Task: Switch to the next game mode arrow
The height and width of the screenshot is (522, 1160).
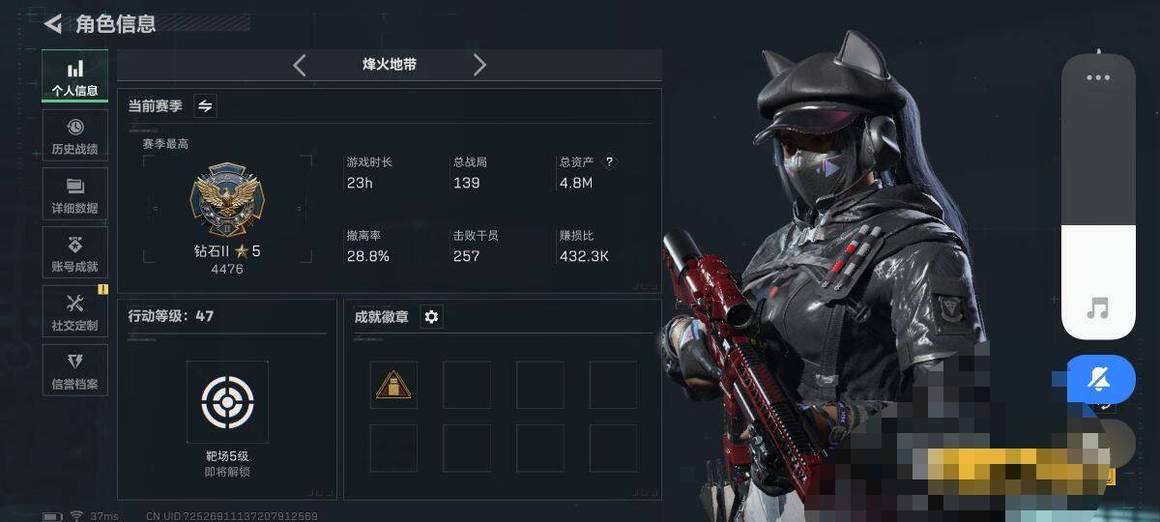Action: (479, 65)
